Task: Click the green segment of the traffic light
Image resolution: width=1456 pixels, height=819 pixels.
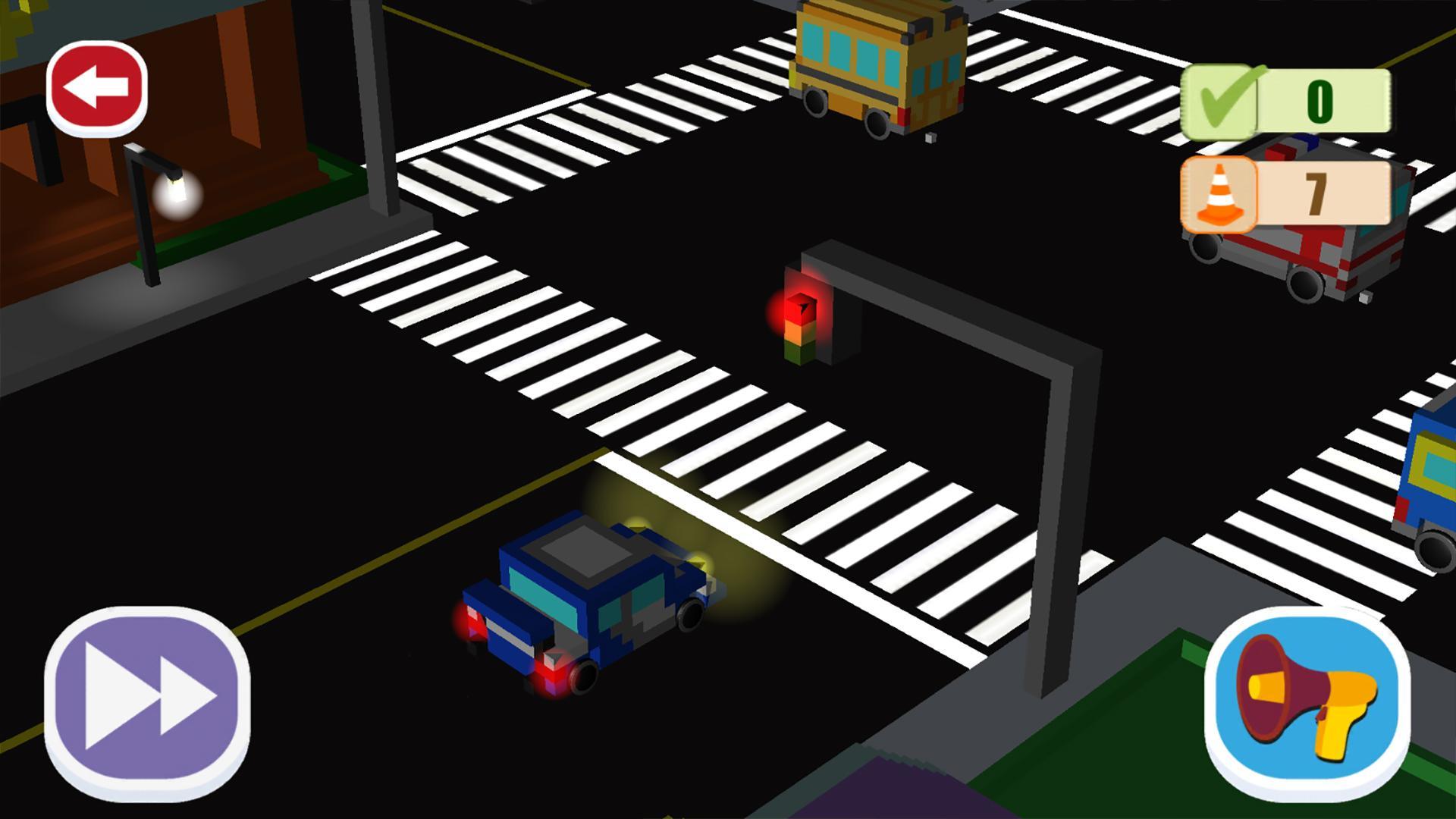Action: [798, 353]
